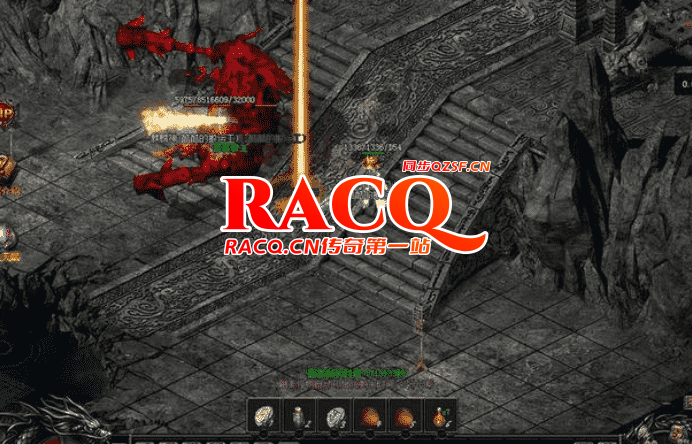Click the orange pouch in hotbar slot 5
The width and height of the screenshot is (692, 444).
405,416
